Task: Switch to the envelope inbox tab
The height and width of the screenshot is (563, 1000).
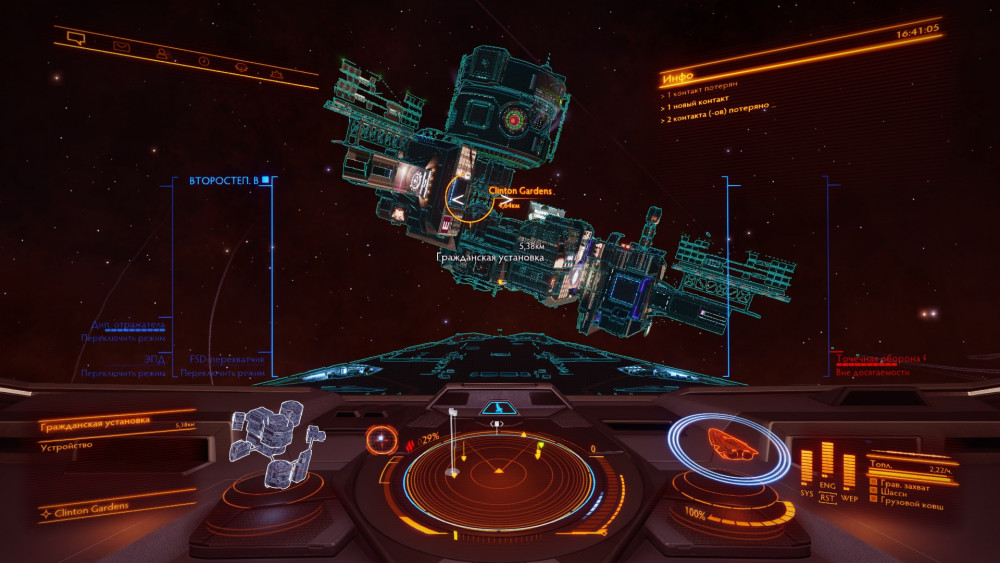Action: point(121,45)
